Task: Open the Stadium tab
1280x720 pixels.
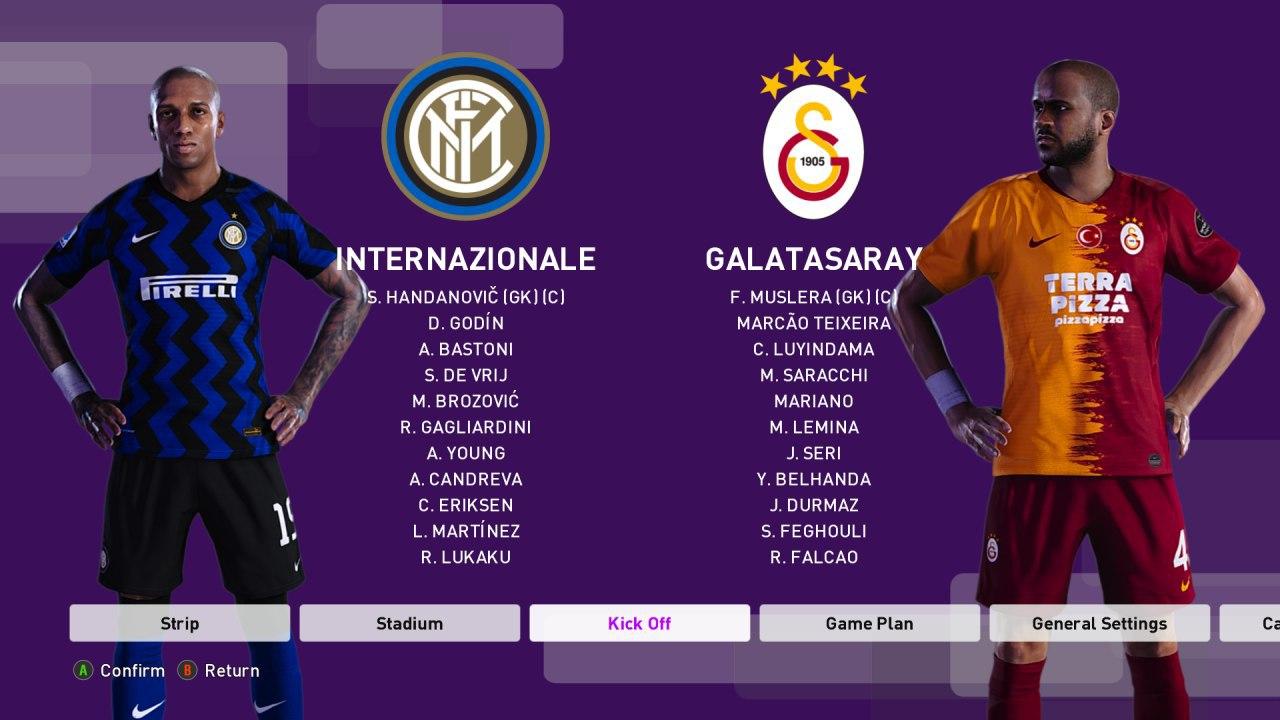Action: tap(409, 623)
